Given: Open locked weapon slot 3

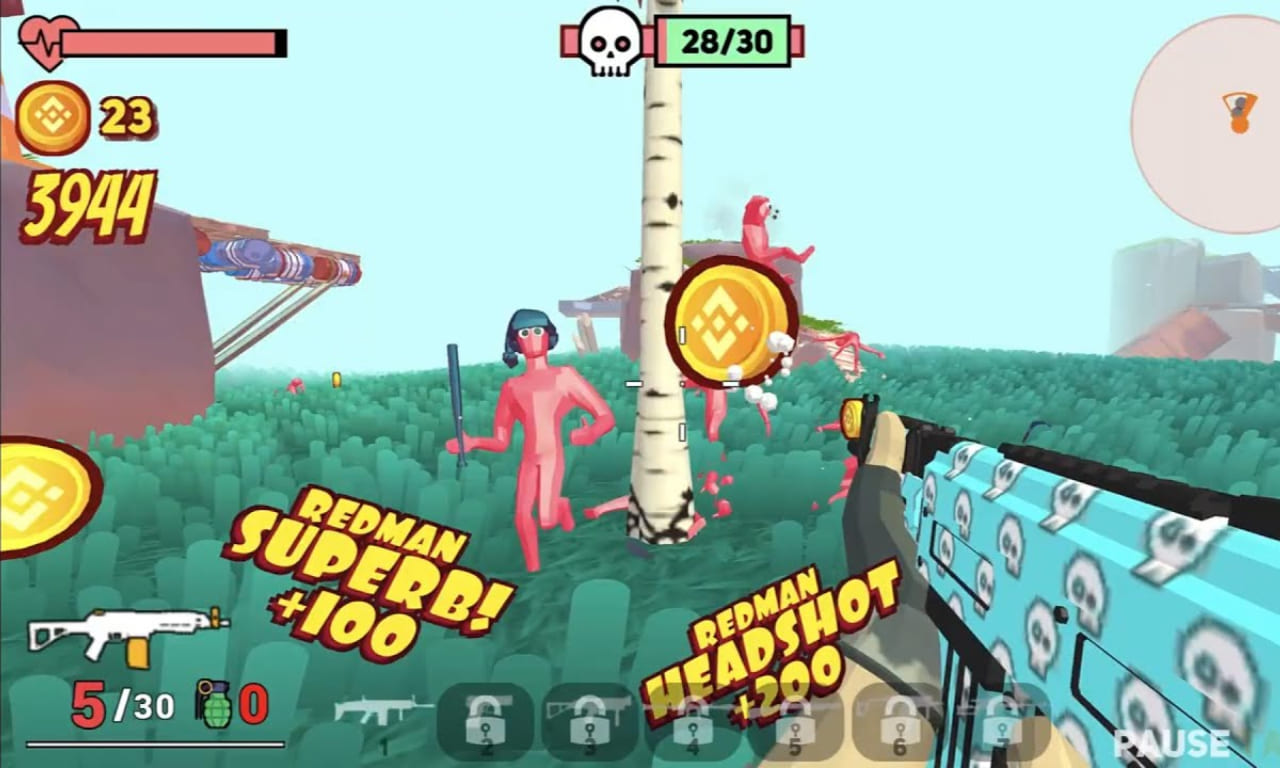Looking at the screenshot, I should (x=589, y=723).
